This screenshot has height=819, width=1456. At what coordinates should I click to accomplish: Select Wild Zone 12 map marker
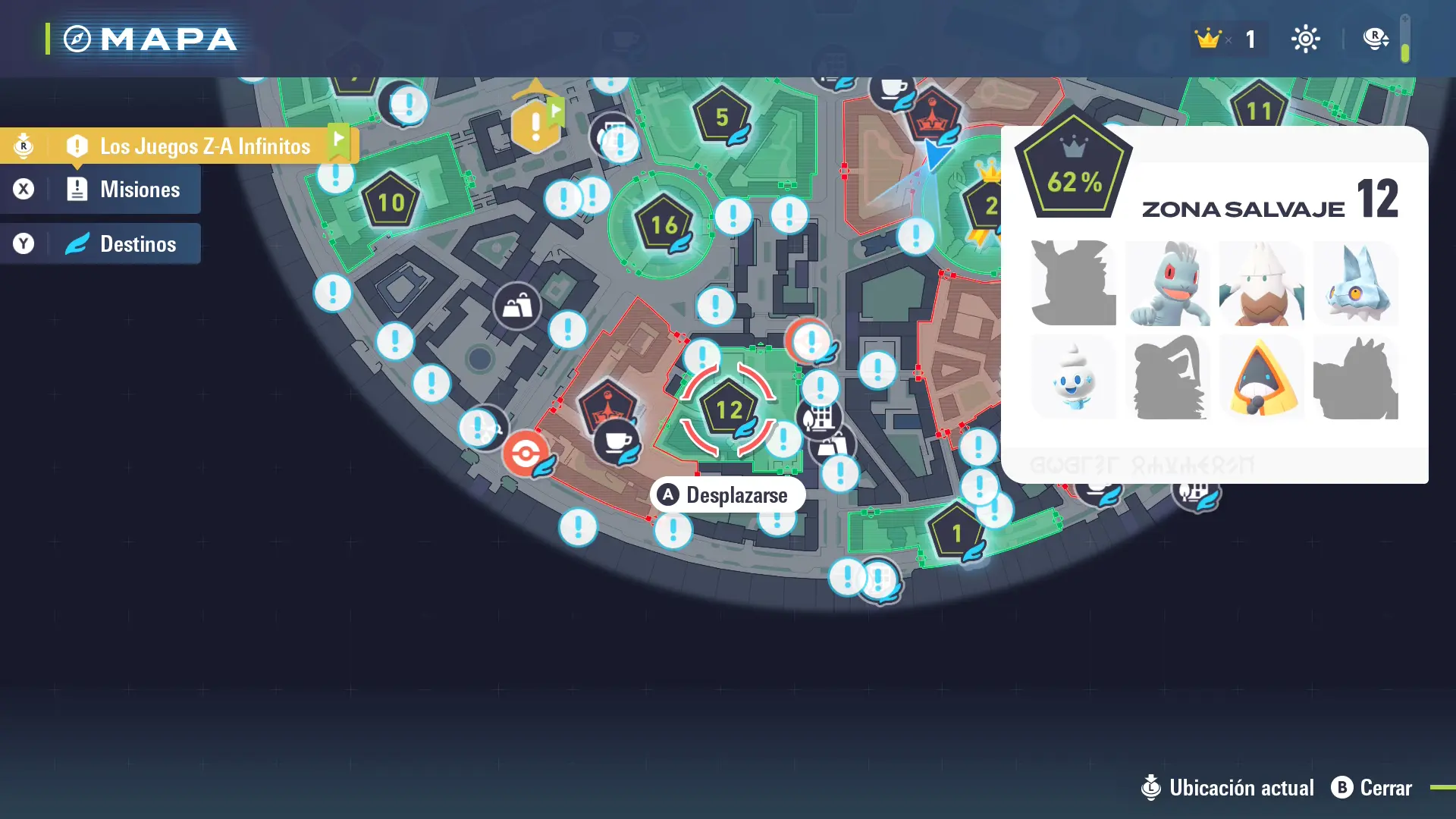(728, 410)
